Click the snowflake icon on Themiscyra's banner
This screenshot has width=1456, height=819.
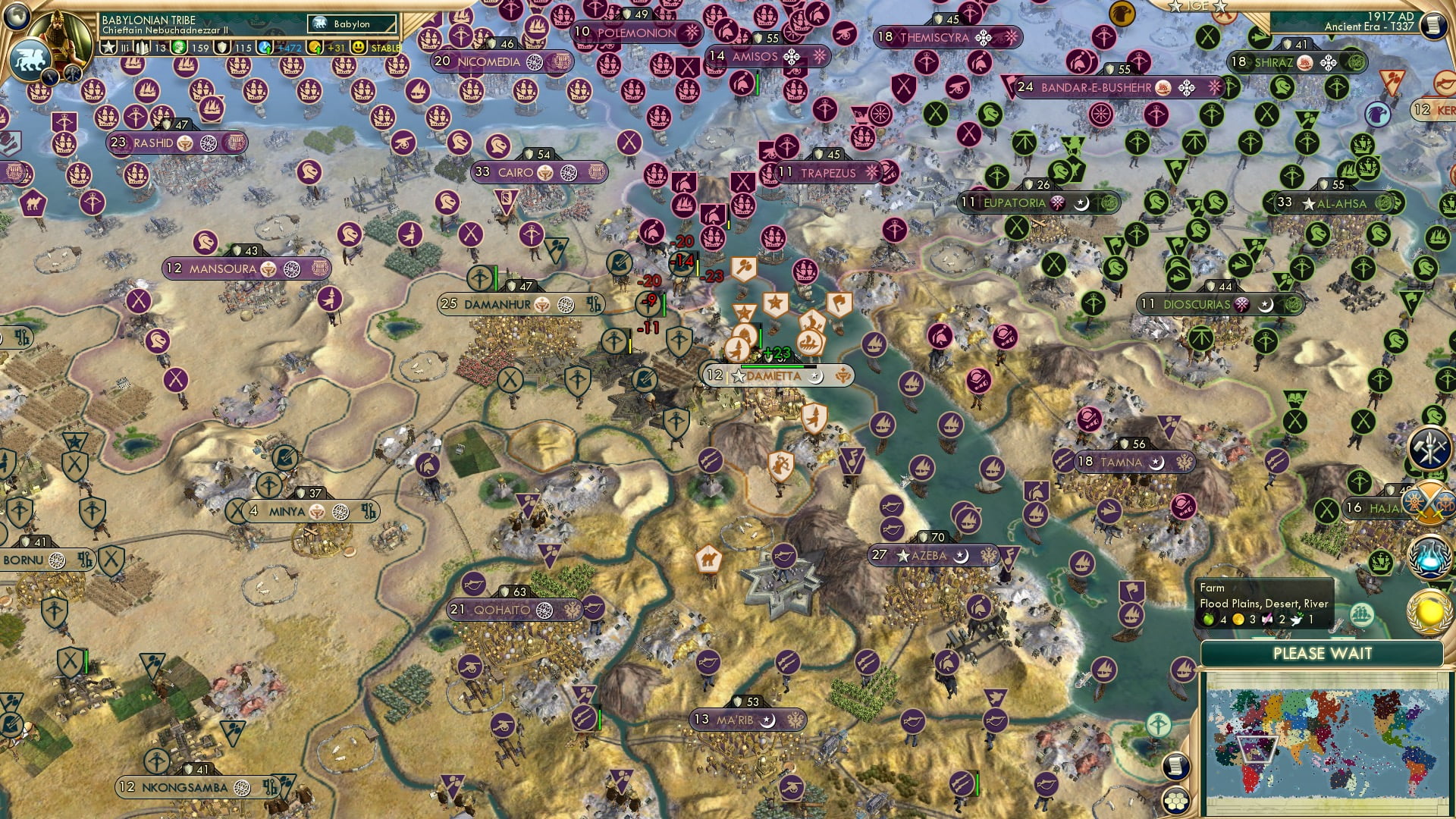click(985, 36)
